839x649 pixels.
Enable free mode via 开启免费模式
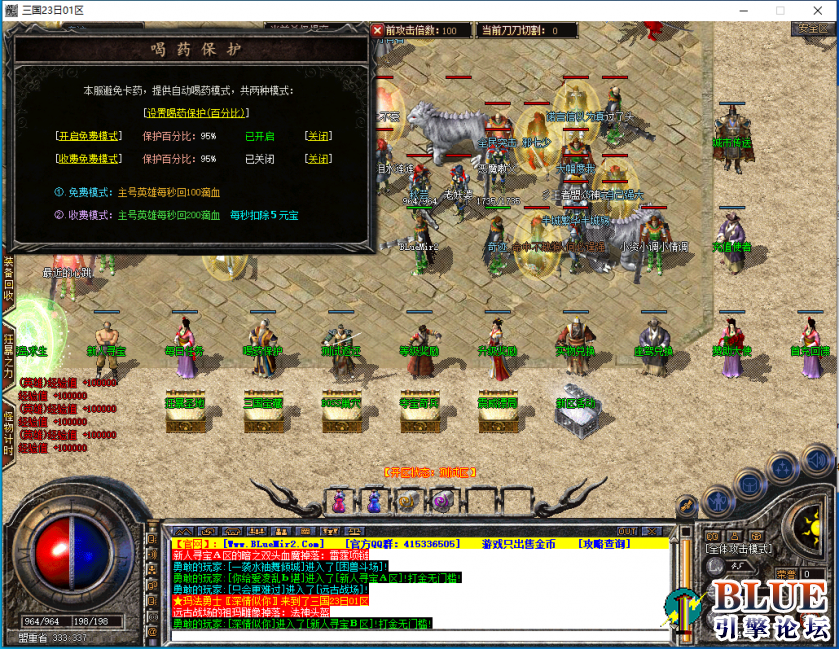point(88,136)
